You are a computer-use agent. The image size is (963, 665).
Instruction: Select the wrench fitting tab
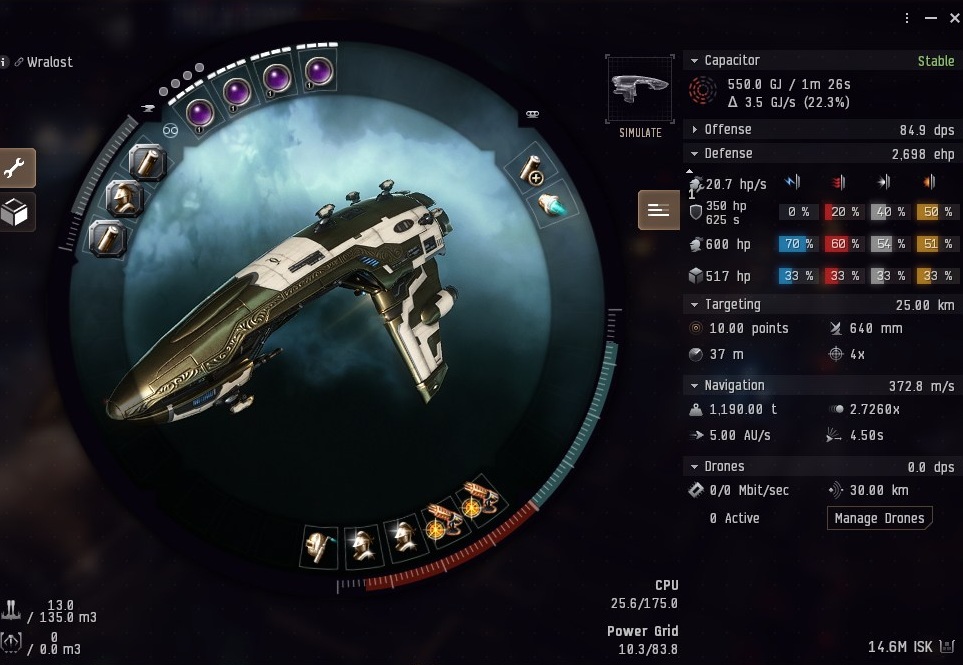(x=17, y=168)
